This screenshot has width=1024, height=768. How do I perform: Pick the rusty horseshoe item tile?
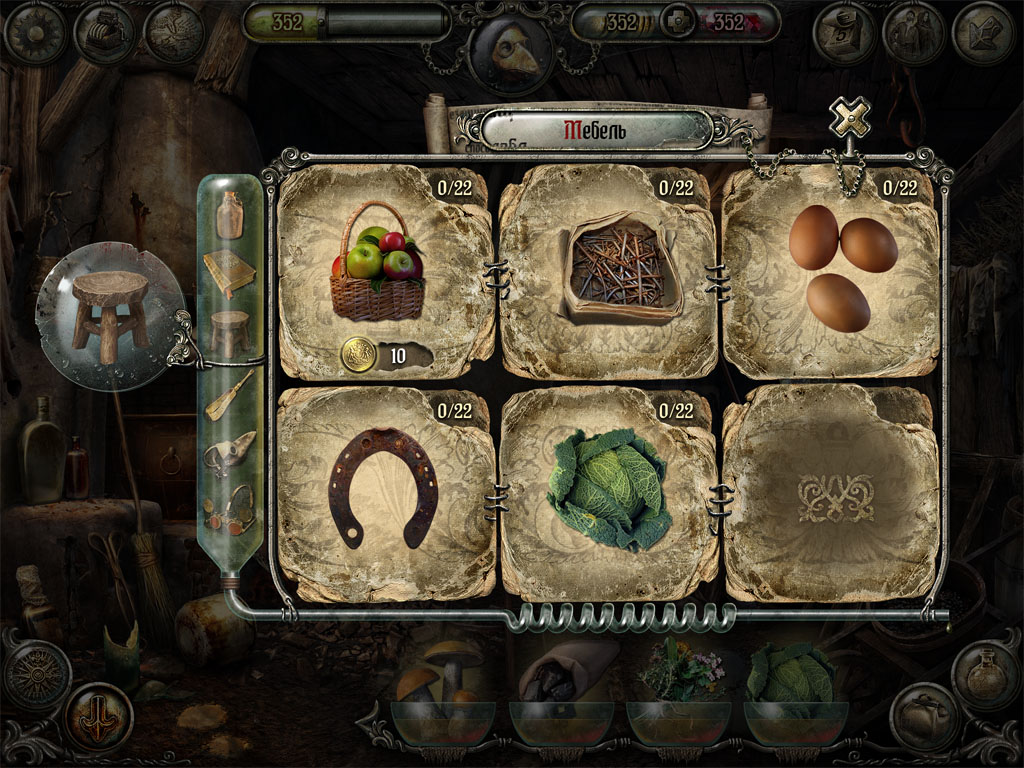[x=384, y=490]
